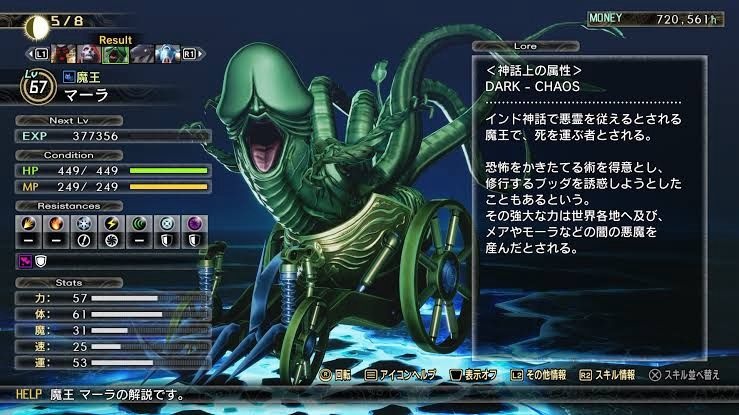Click the snowflake ice resistance icon
This screenshot has width=739, height=415.
click(85, 225)
